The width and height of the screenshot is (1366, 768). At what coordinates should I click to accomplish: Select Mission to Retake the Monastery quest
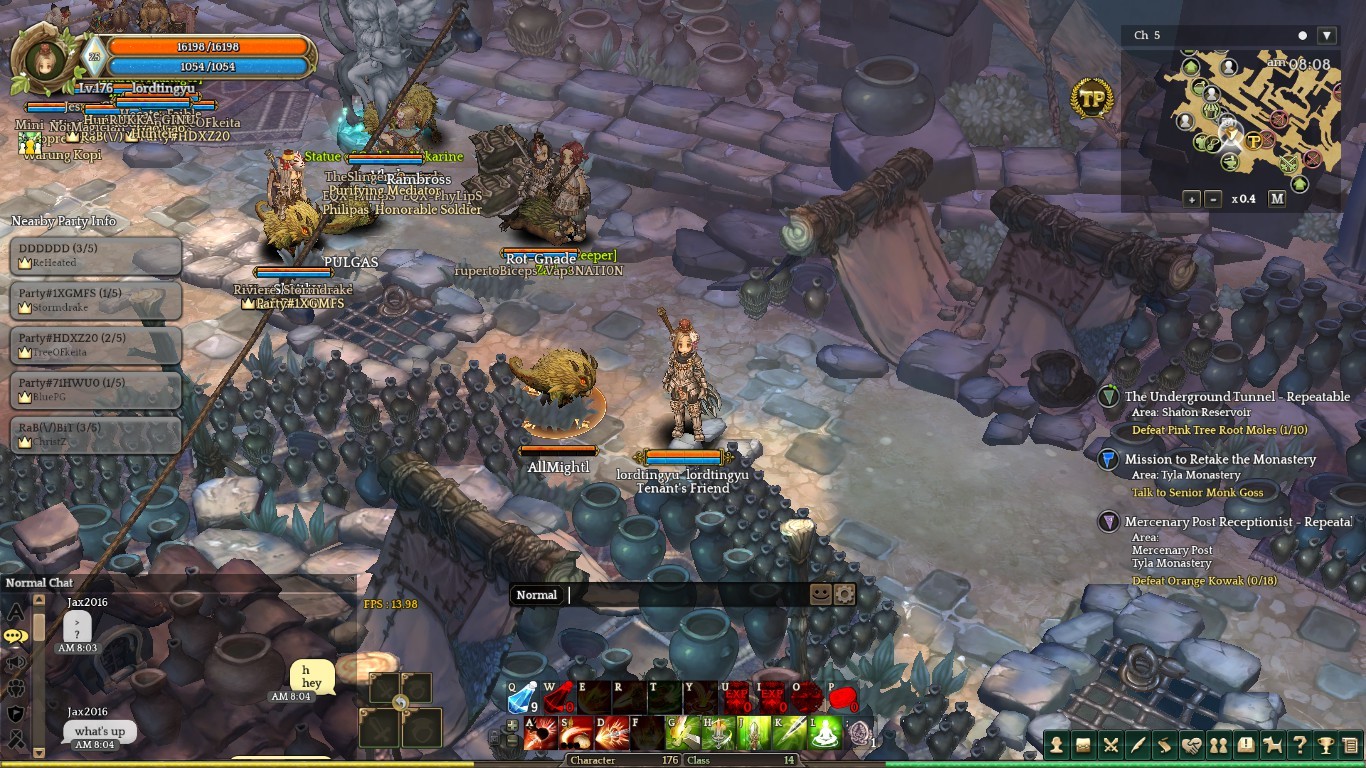click(x=1219, y=459)
